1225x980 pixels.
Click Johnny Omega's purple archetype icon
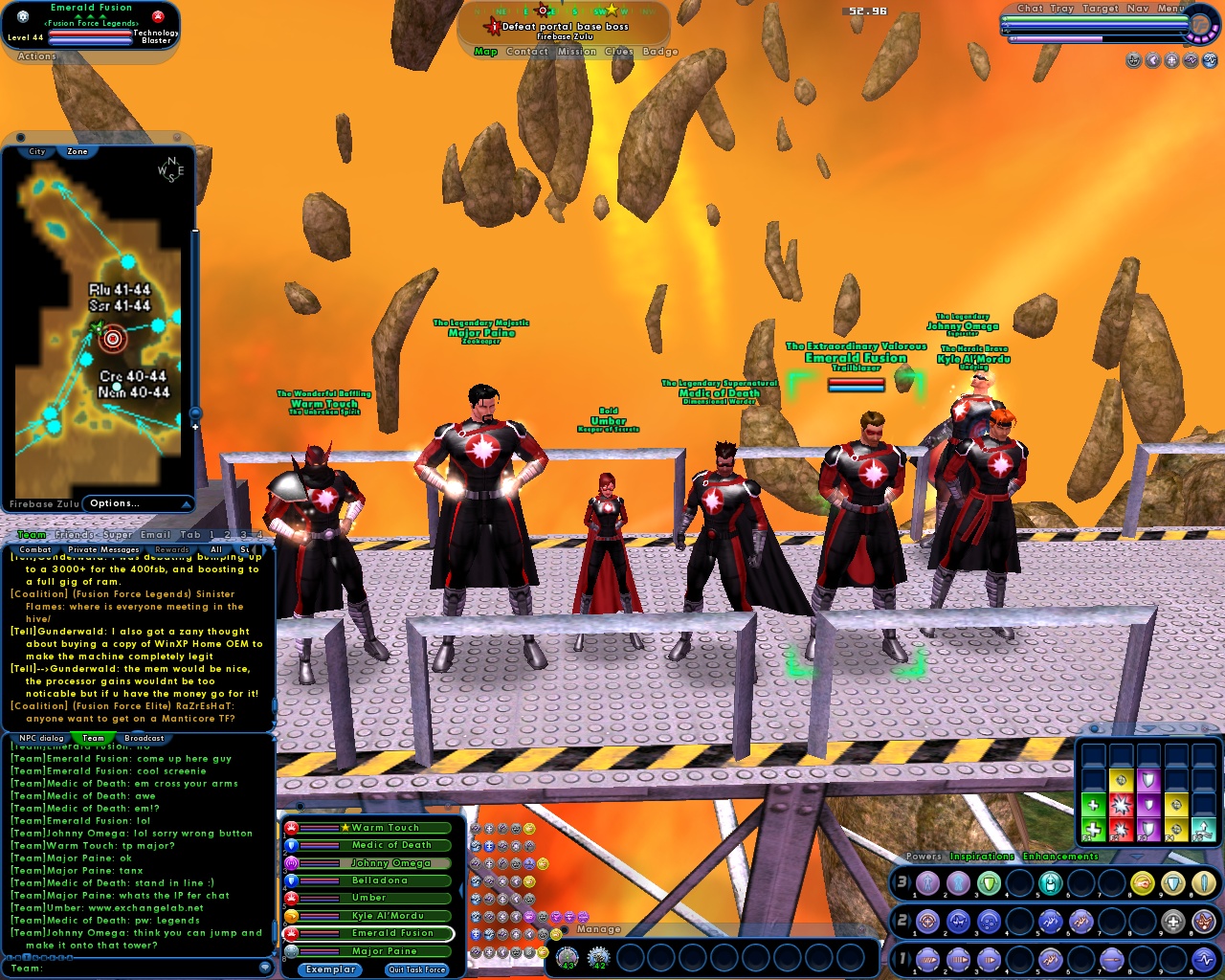point(291,863)
